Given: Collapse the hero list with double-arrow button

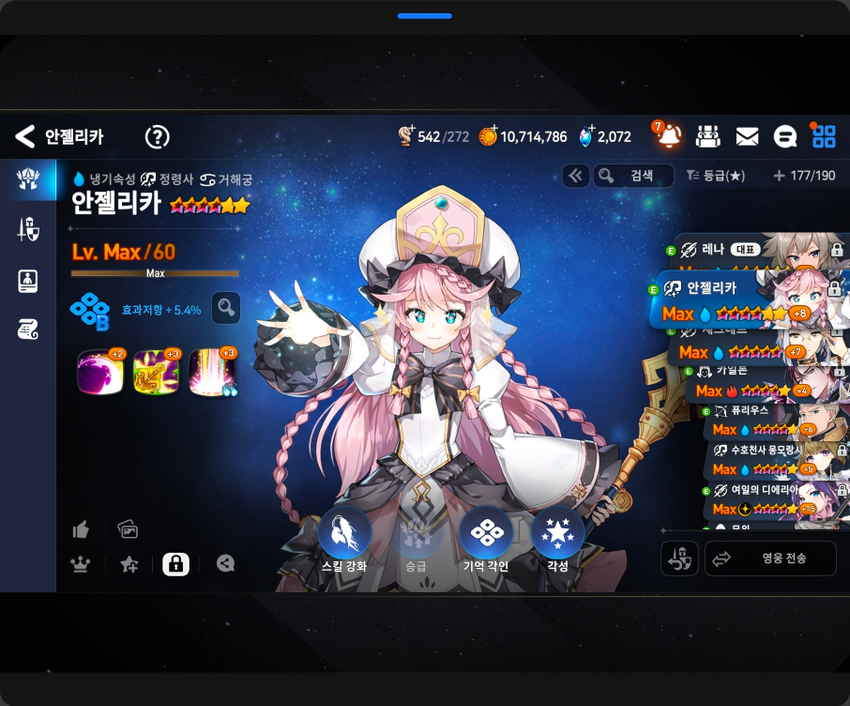Looking at the screenshot, I should click(x=575, y=176).
